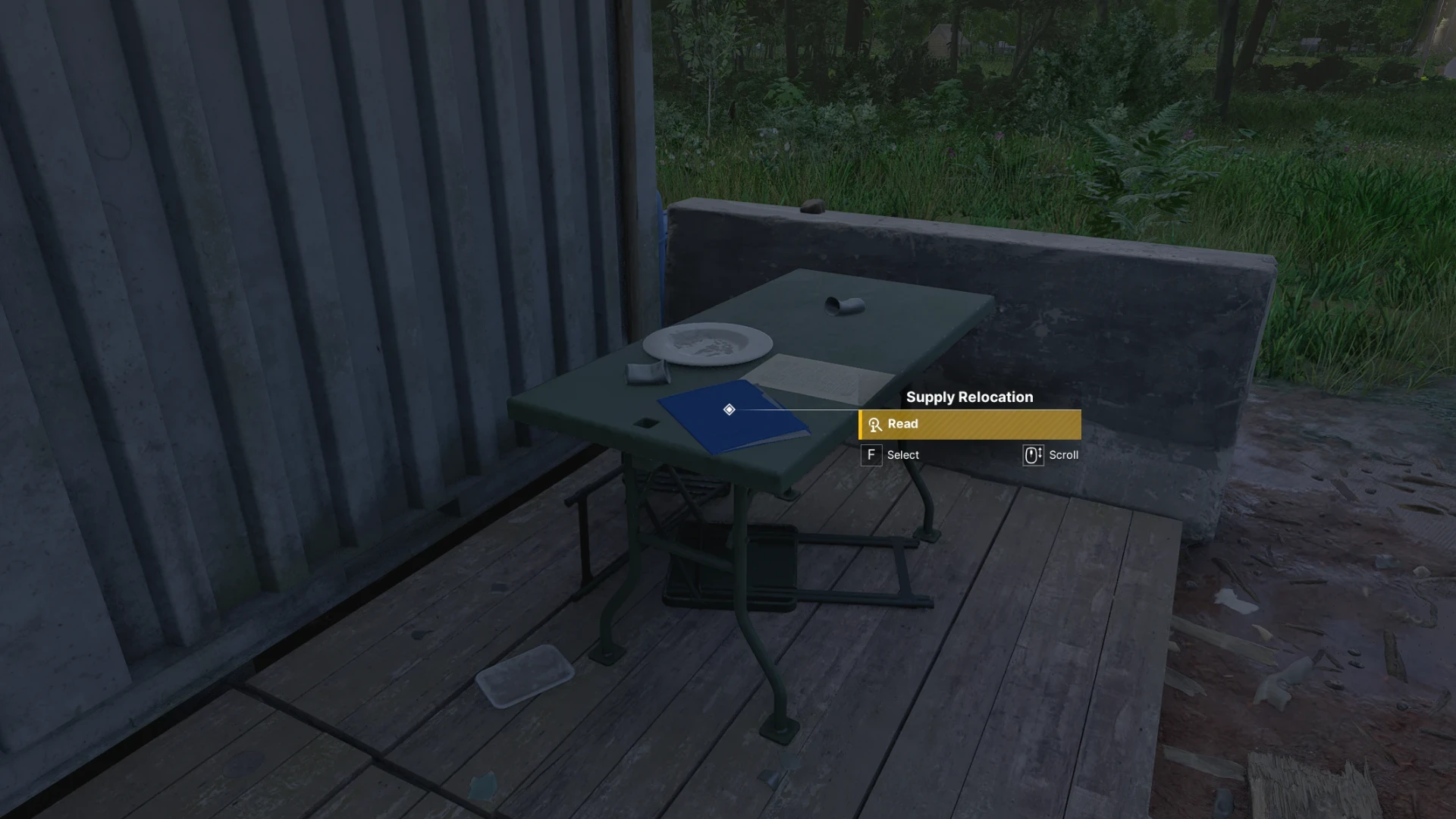Choose the Read interaction option
Screen dimensions: 1456x819
(969, 425)
